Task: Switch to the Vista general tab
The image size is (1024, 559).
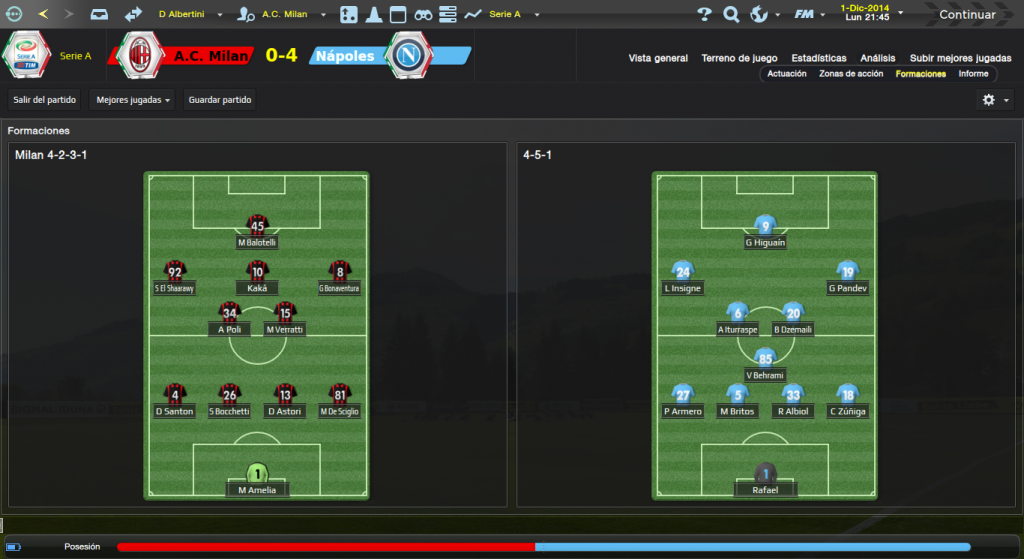Action: (658, 58)
